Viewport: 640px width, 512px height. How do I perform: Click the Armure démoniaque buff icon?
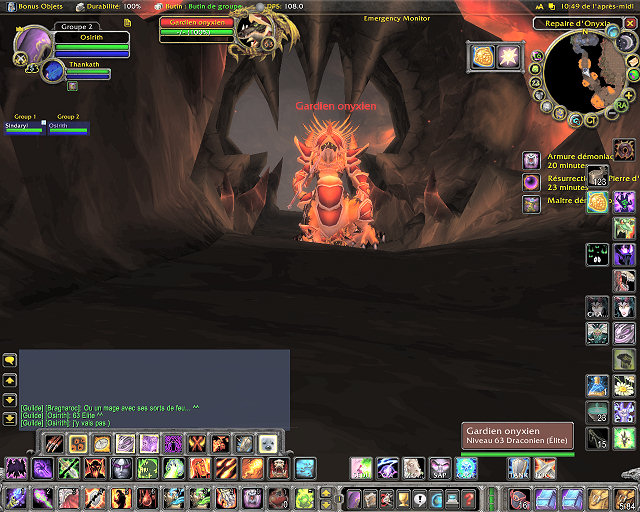(x=532, y=160)
